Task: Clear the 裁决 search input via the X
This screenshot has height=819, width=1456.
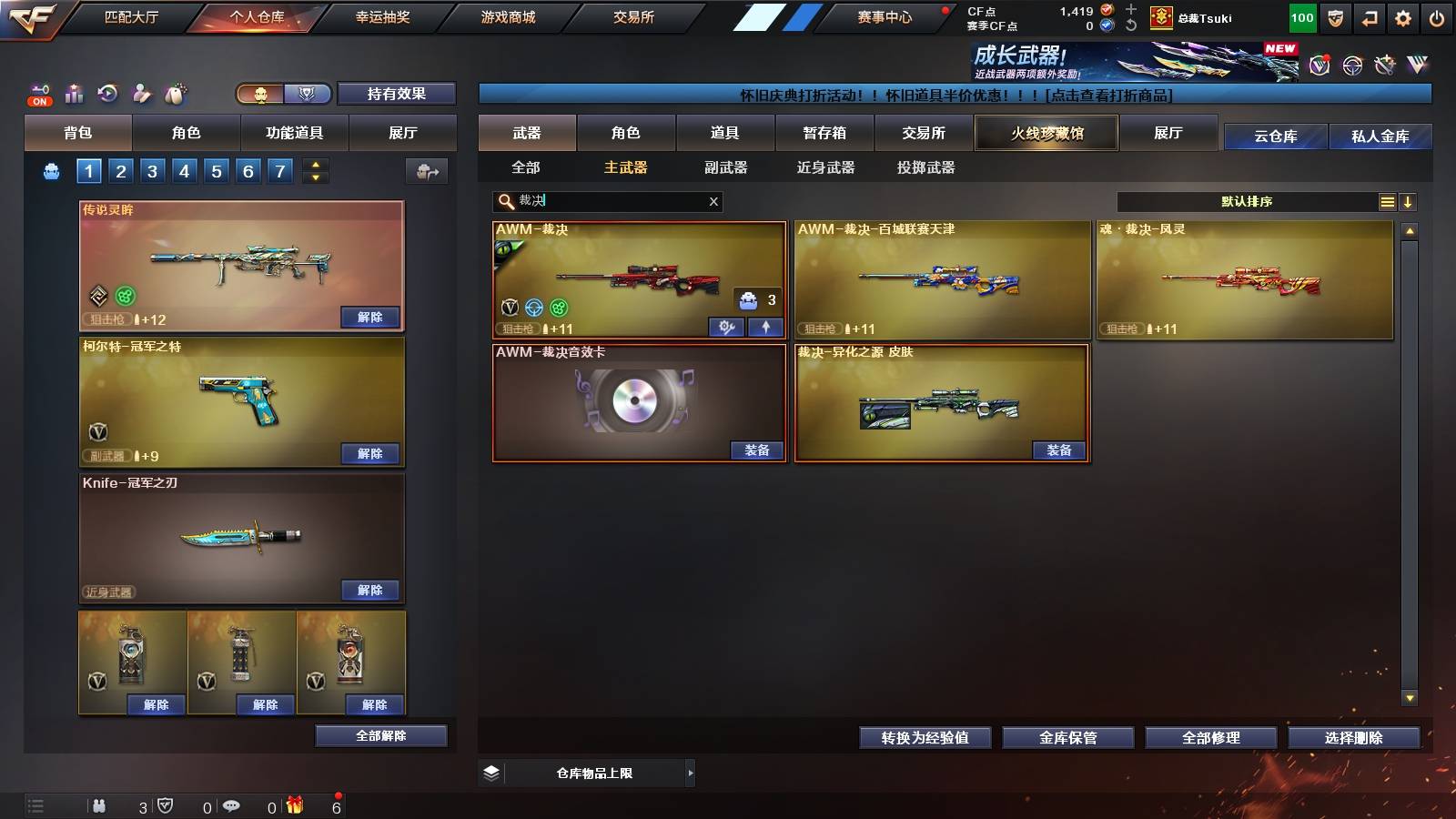Action: pos(714,202)
